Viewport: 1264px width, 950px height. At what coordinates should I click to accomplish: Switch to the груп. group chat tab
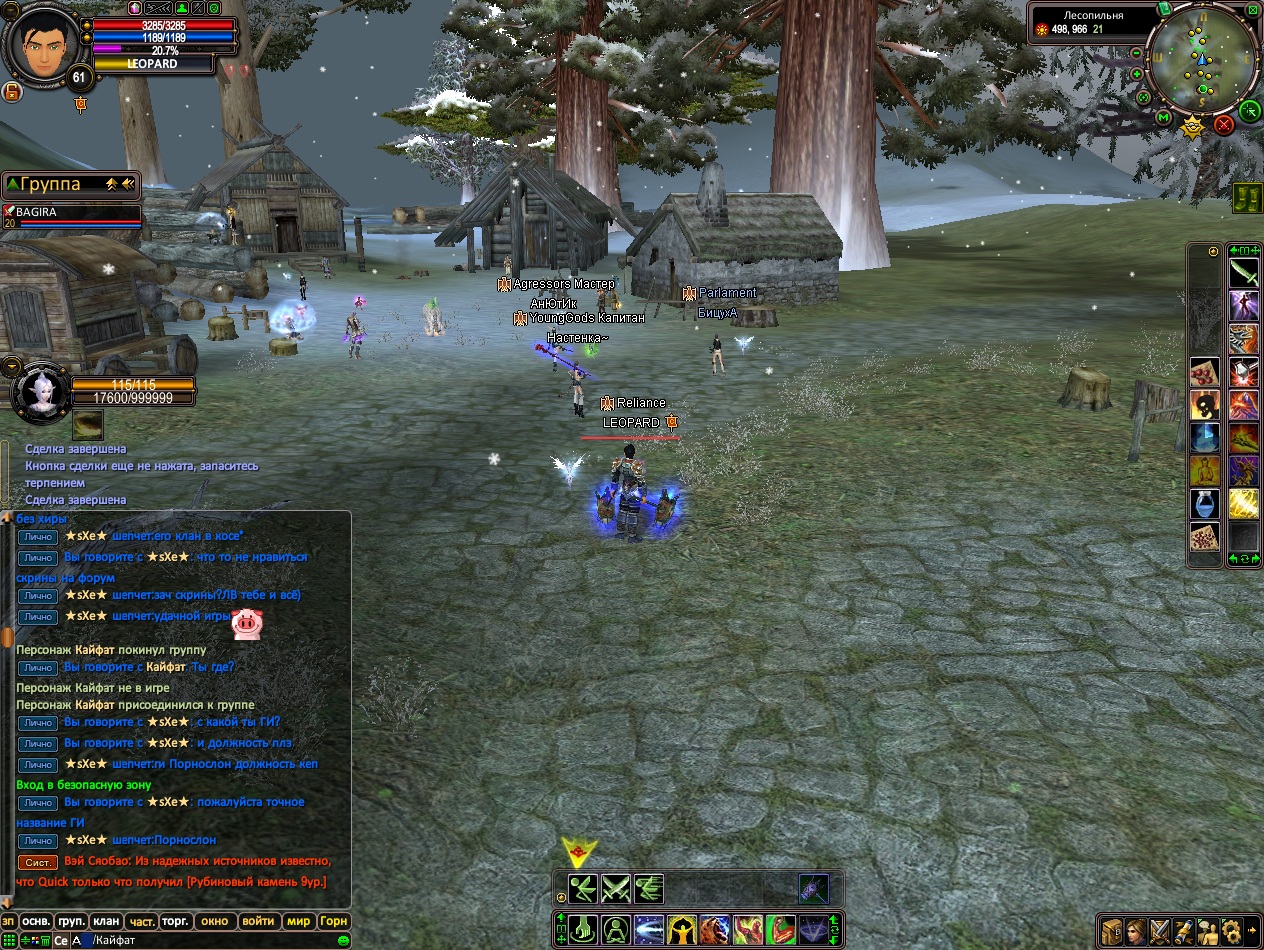pyautogui.click(x=70, y=921)
